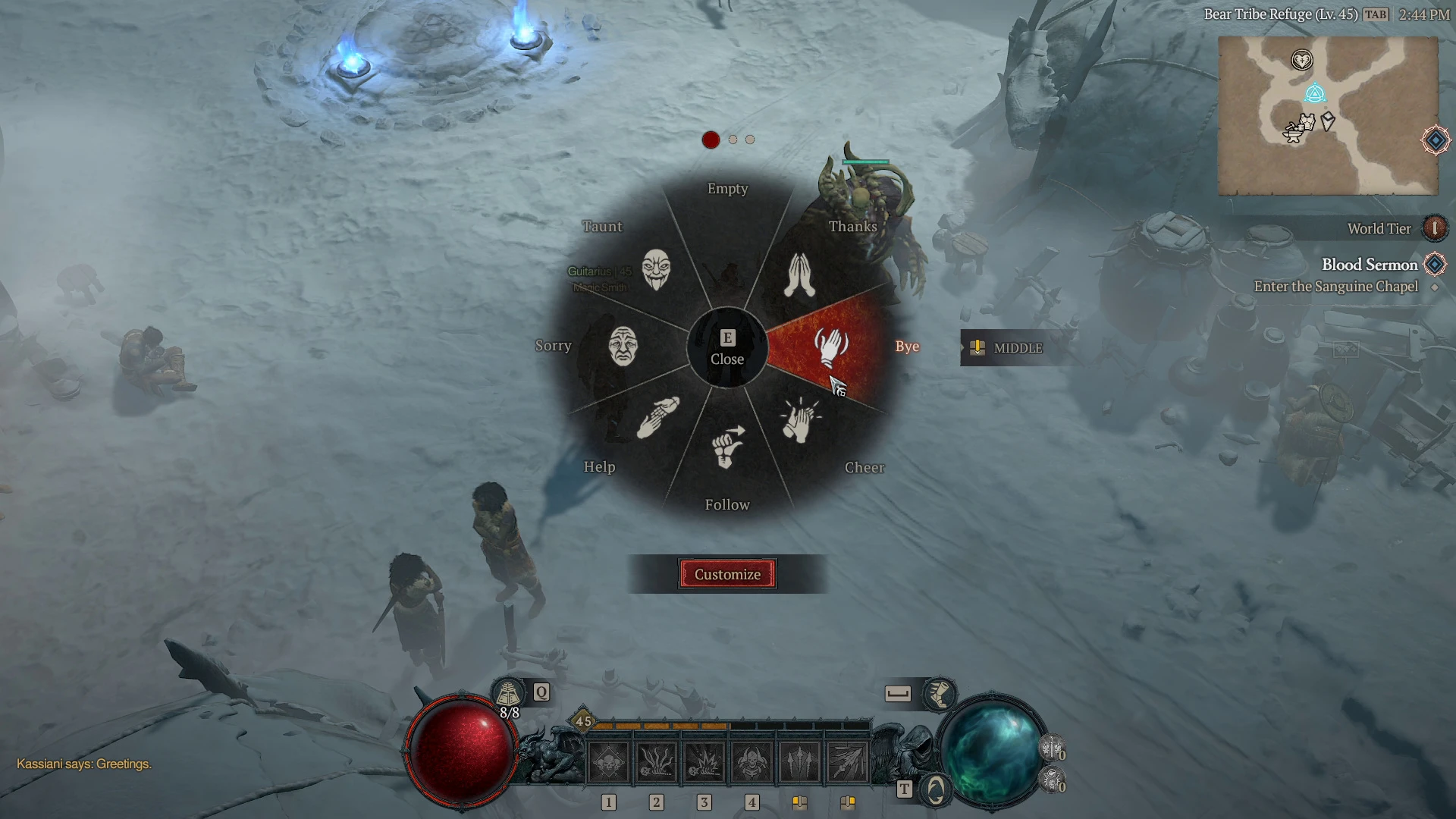Click the World Tier icon
Screen dimensions: 1456x819
pos(1434,228)
